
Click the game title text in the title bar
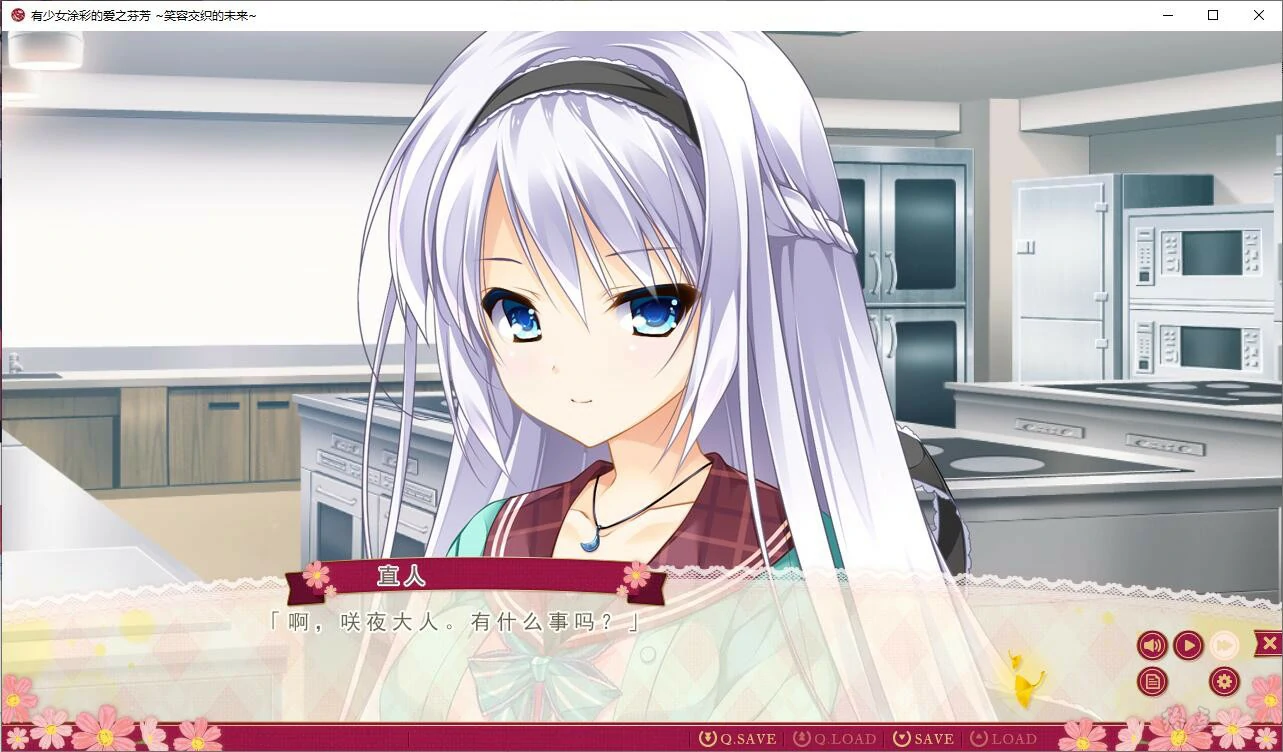[x=140, y=14]
